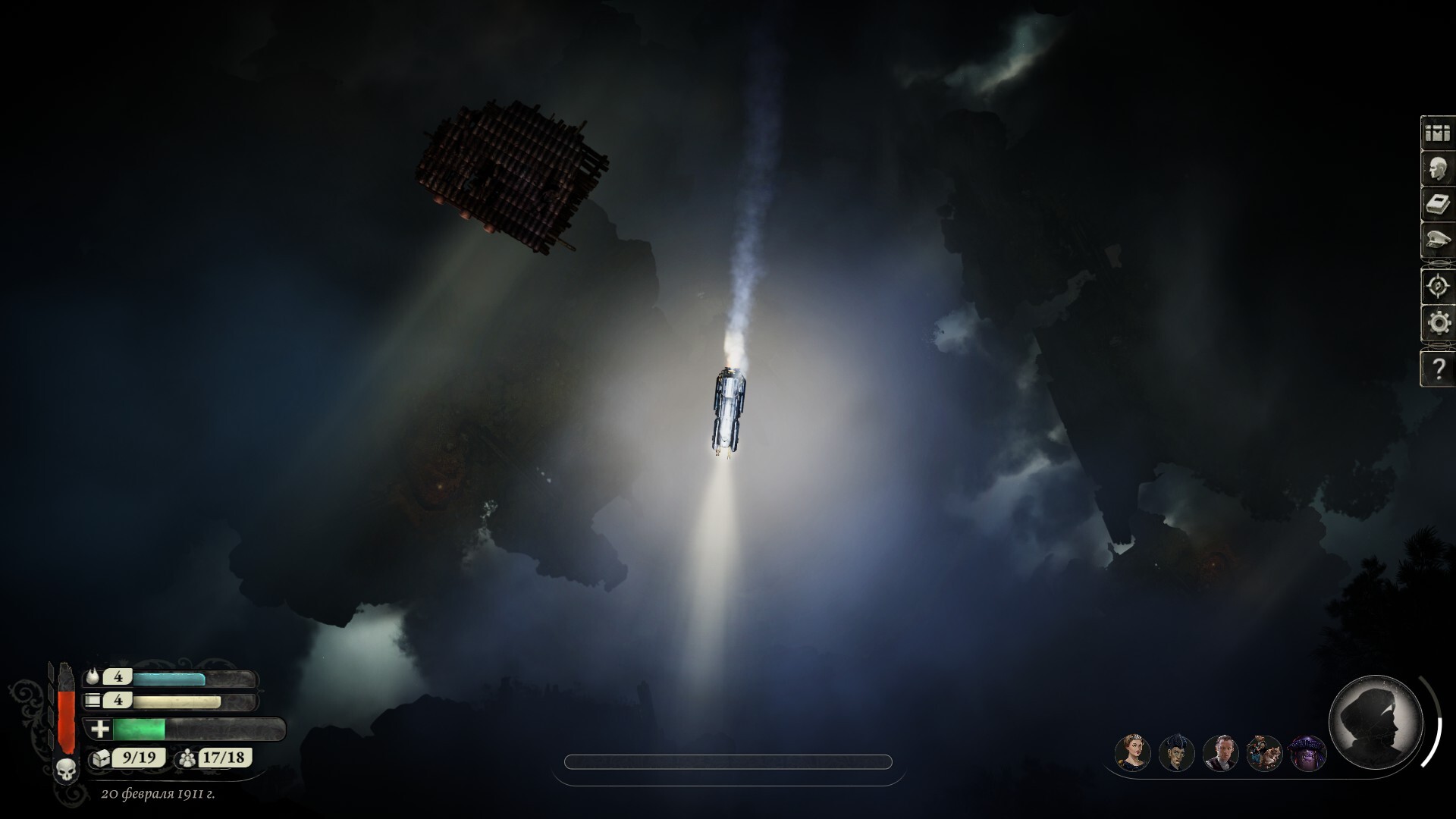Screen dimensions: 1456x819
Task: Select the man in waistcoat officer portrait
Action: pos(1220,753)
